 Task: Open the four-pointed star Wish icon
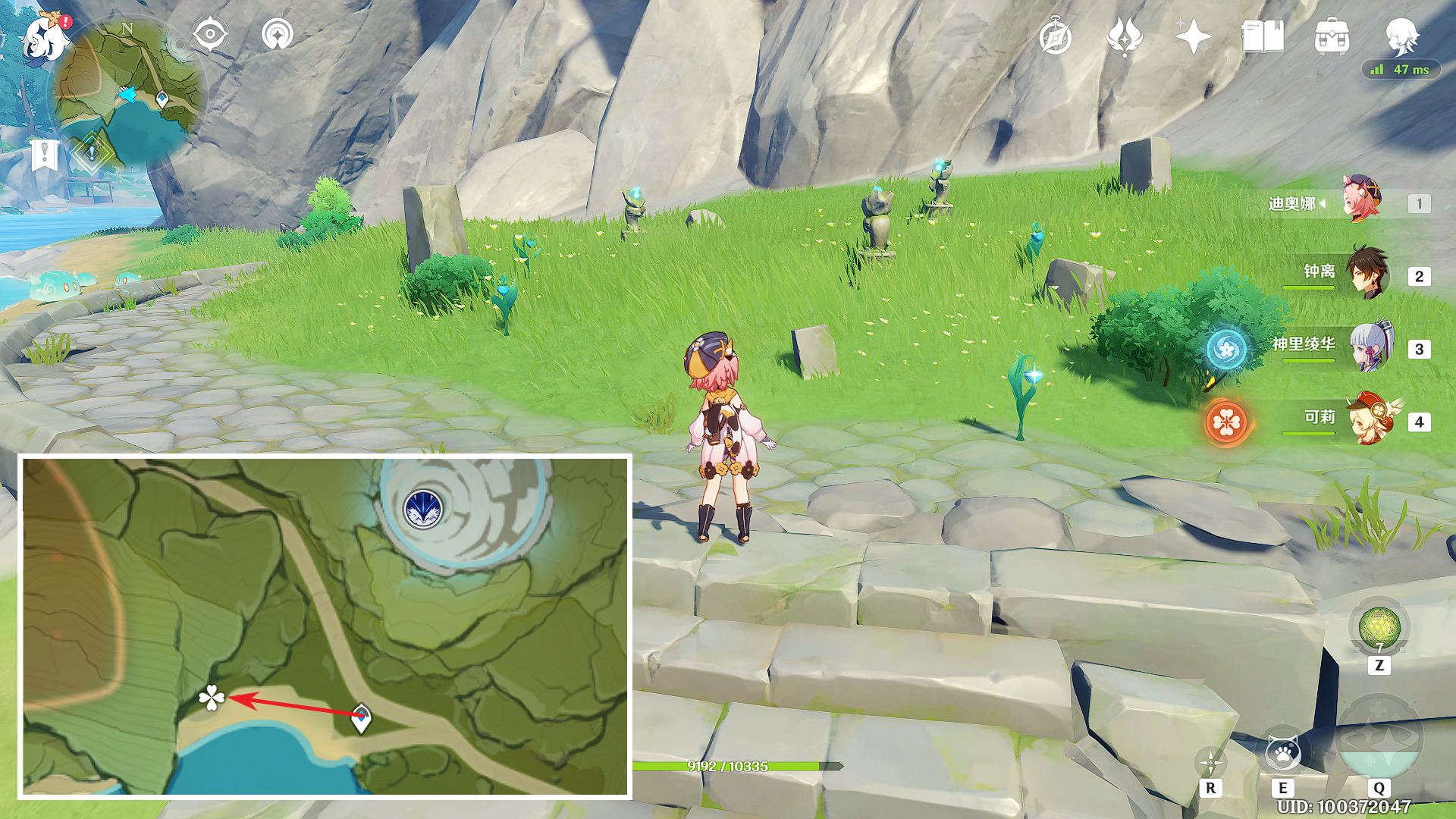[1193, 37]
